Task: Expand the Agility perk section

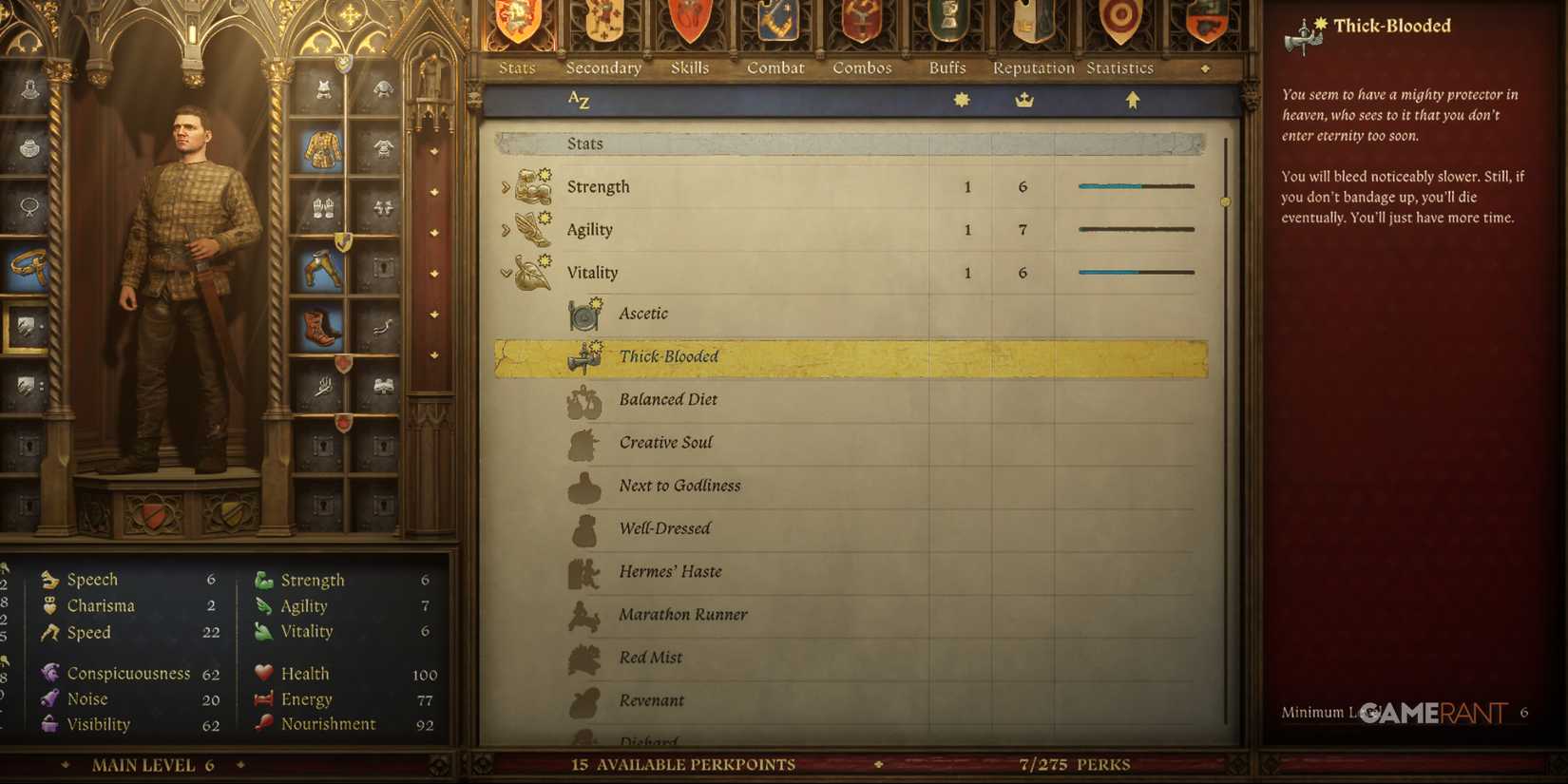Action: tap(505, 229)
